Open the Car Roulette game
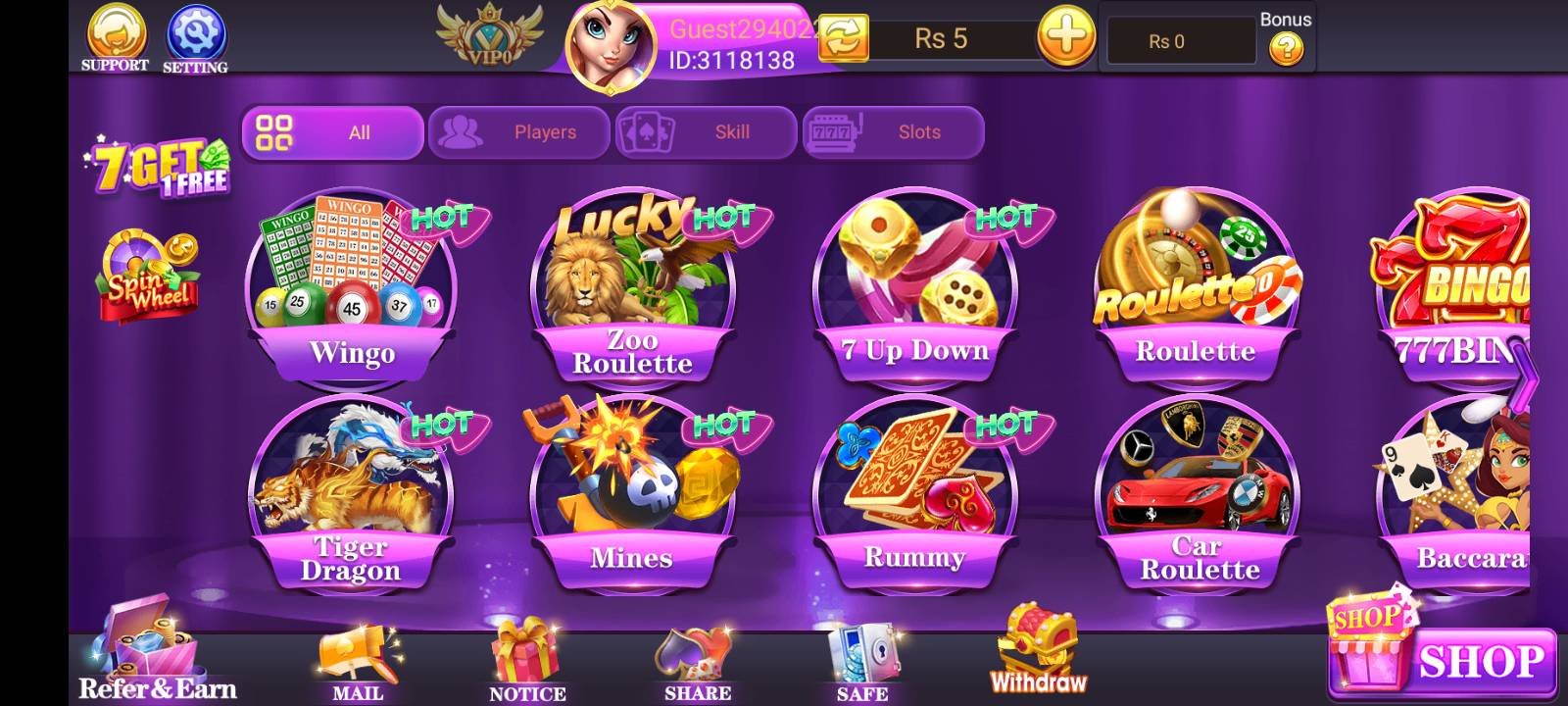Screen dimensions: 1568x706 (1198, 493)
